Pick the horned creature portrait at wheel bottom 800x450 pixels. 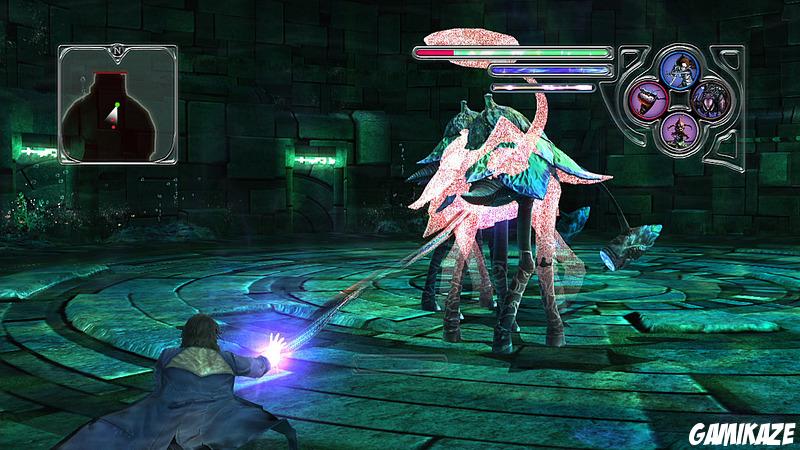click(x=678, y=130)
